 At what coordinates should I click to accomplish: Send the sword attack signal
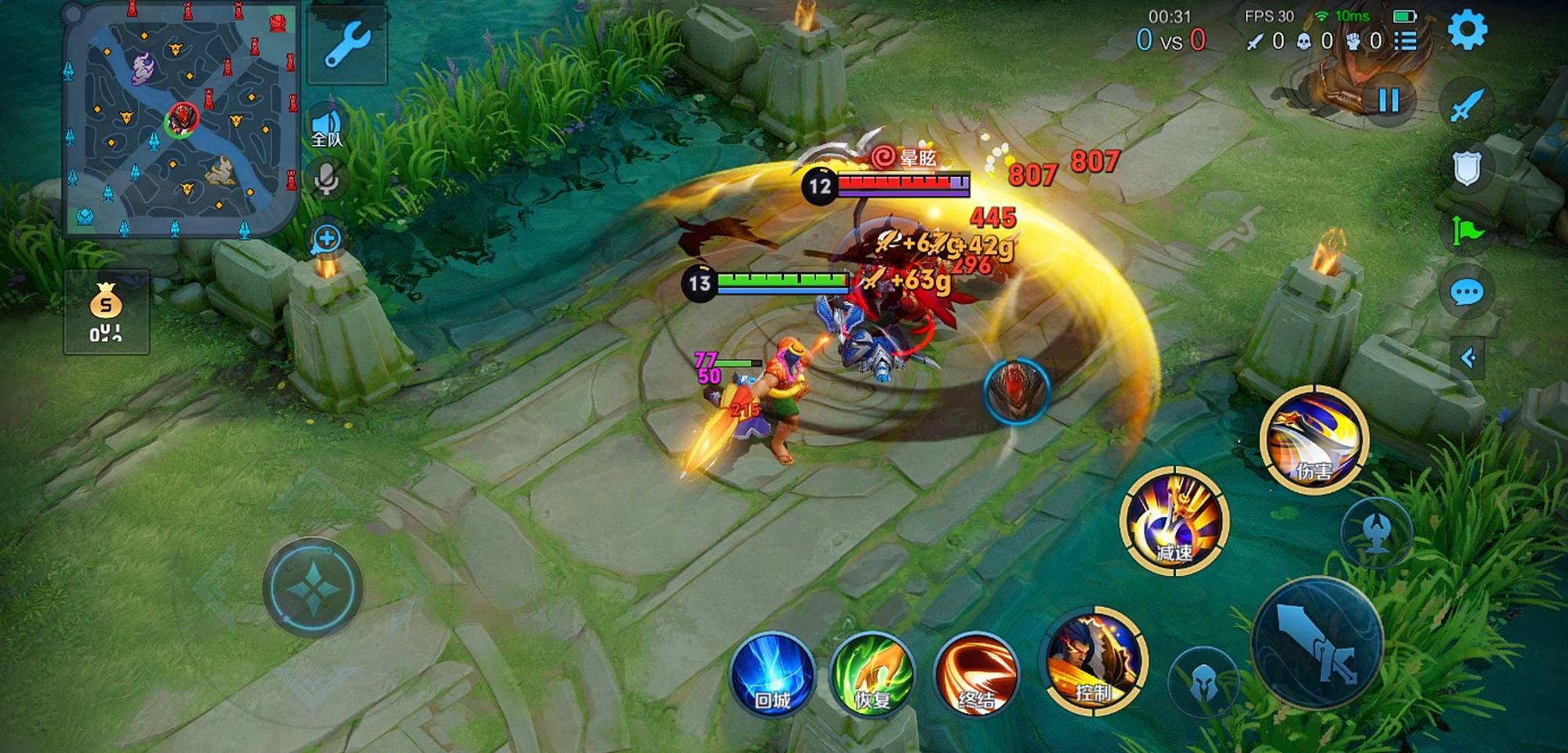point(1466,105)
